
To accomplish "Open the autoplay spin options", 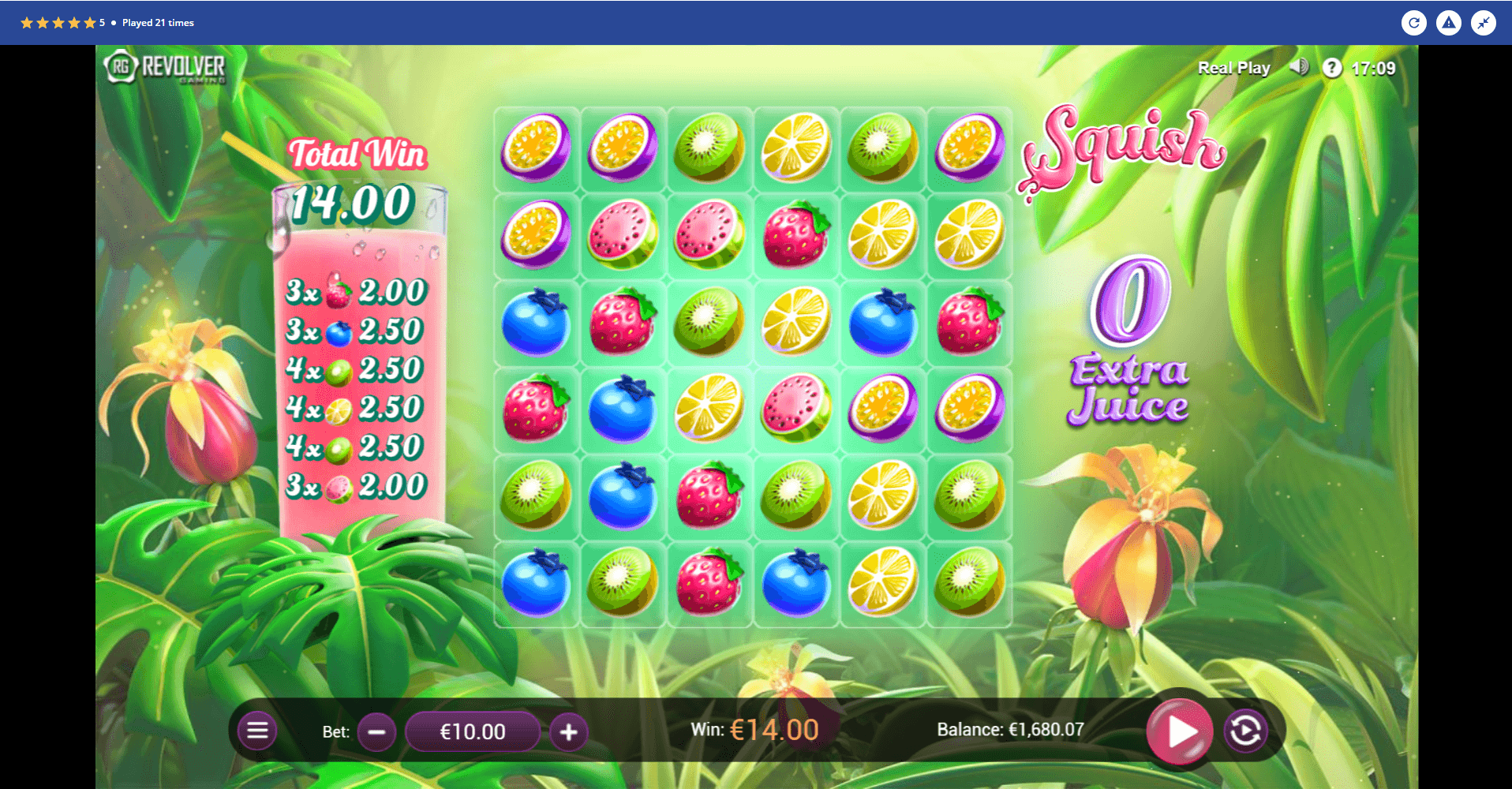I will (x=1245, y=731).
